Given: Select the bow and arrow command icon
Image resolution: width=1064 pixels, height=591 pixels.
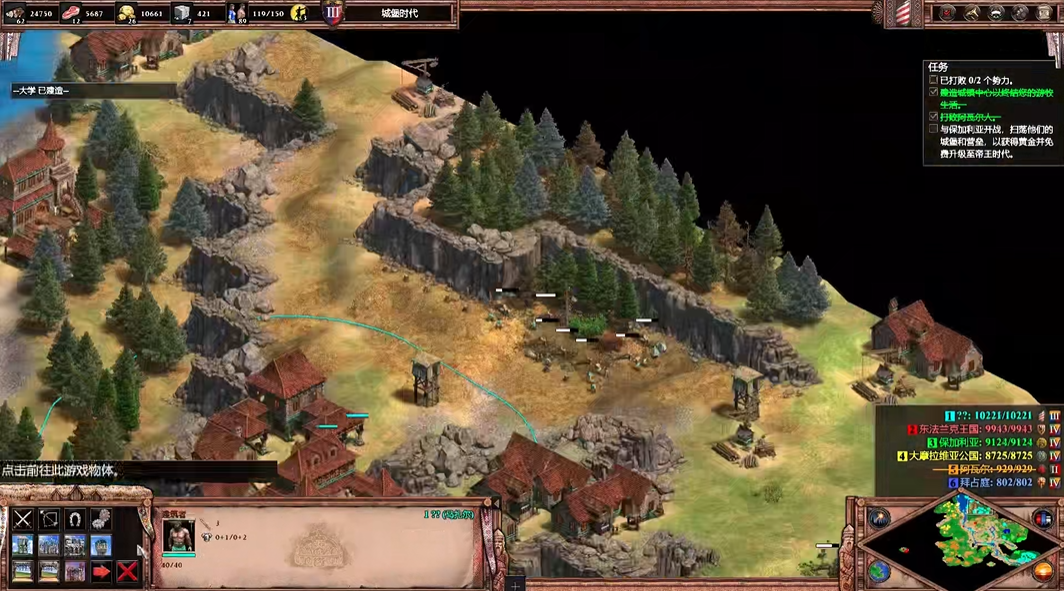Looking at the screenshot, I should [49, 519].
